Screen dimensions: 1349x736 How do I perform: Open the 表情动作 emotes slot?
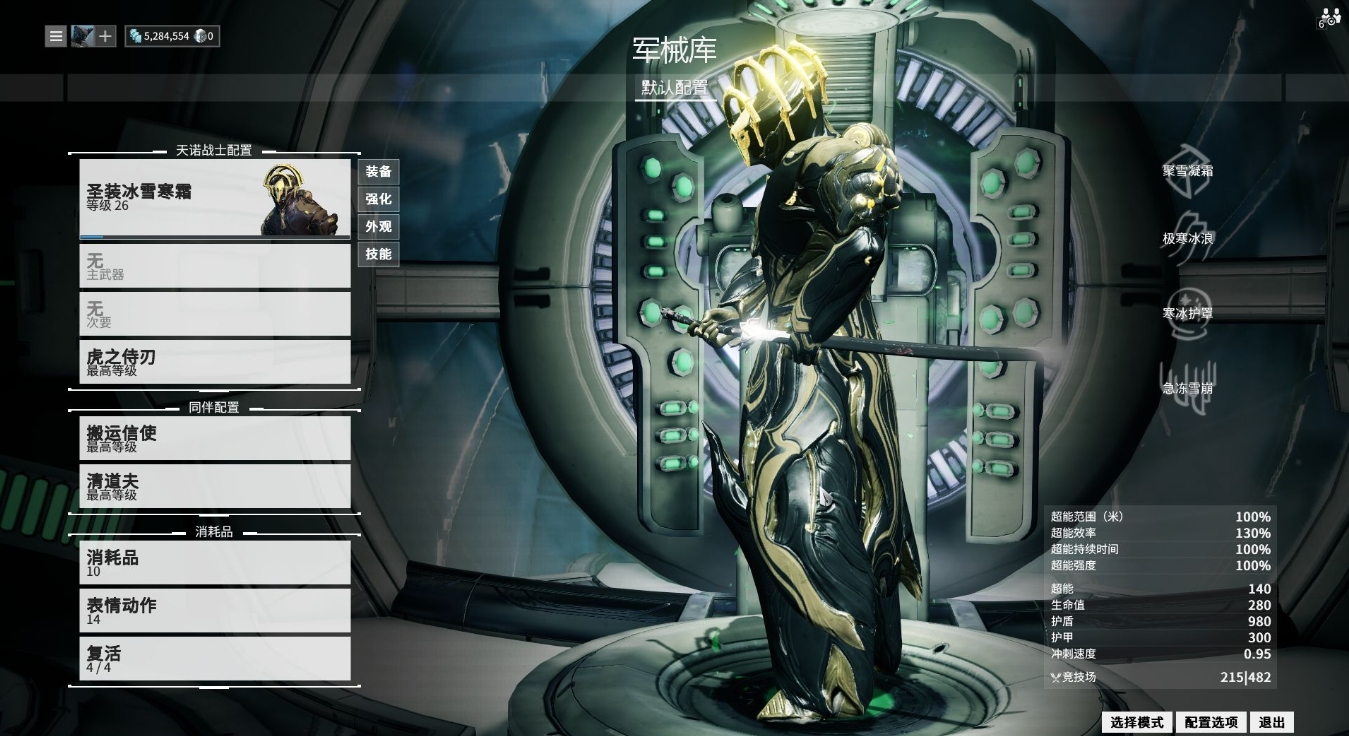pos(215,610)
